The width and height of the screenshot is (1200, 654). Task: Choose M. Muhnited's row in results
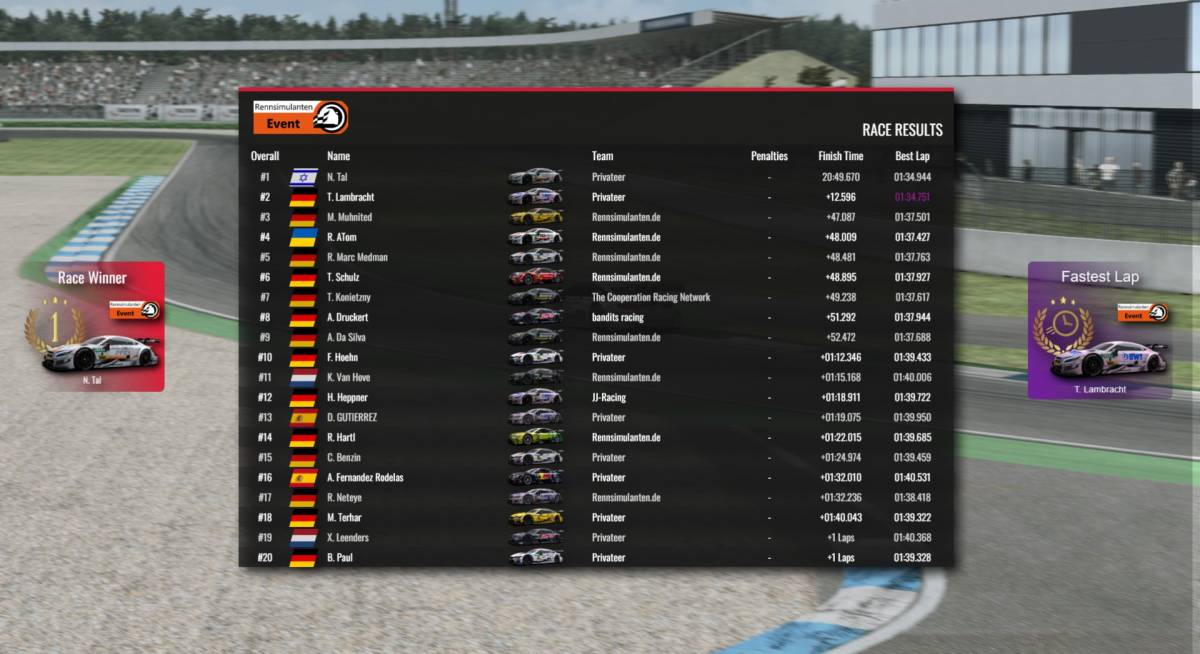(x=595, y=217)
